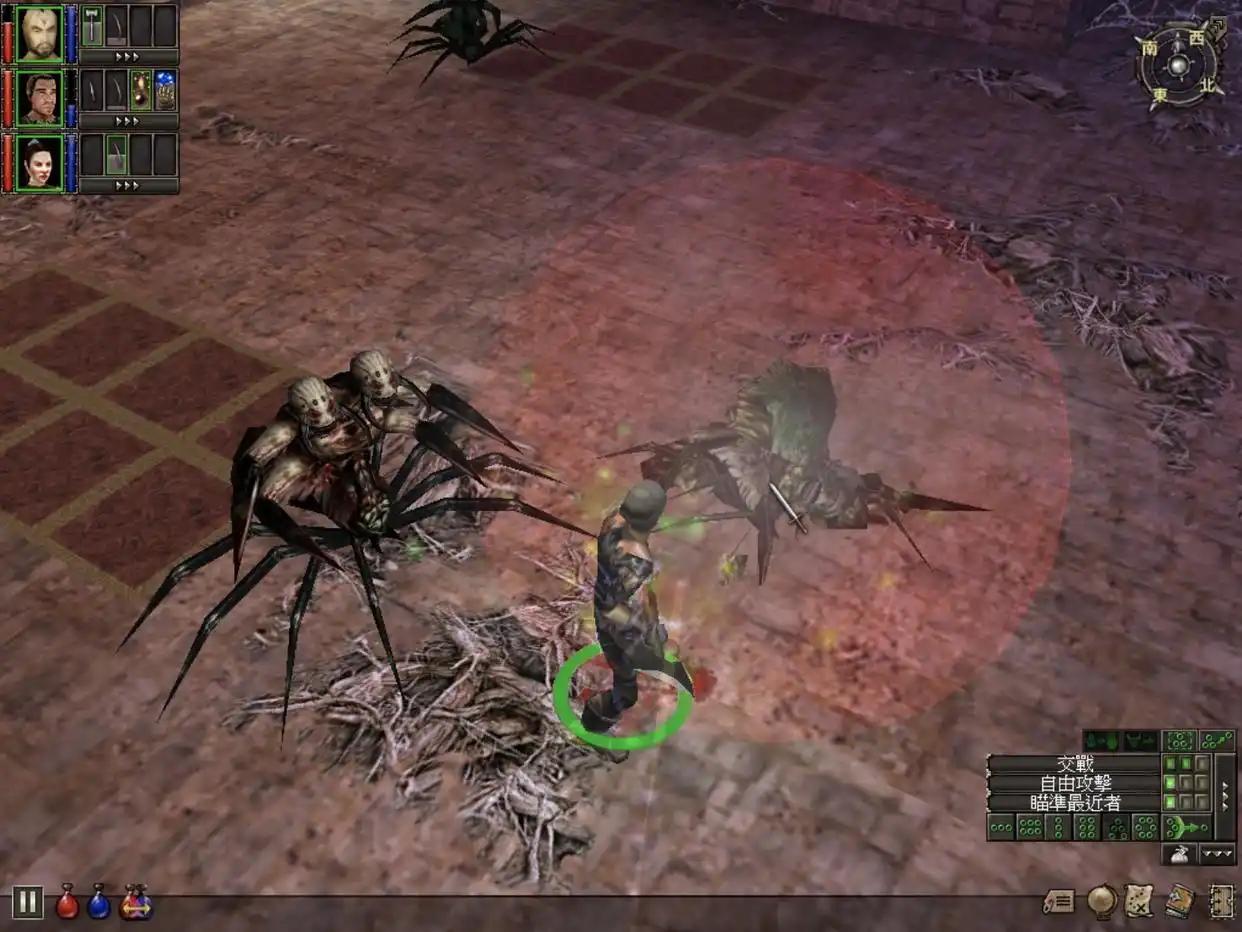Viewport: 1242px width, 932px height.
Task: Open the treasure map with X
Action: tap(1139, 901)
